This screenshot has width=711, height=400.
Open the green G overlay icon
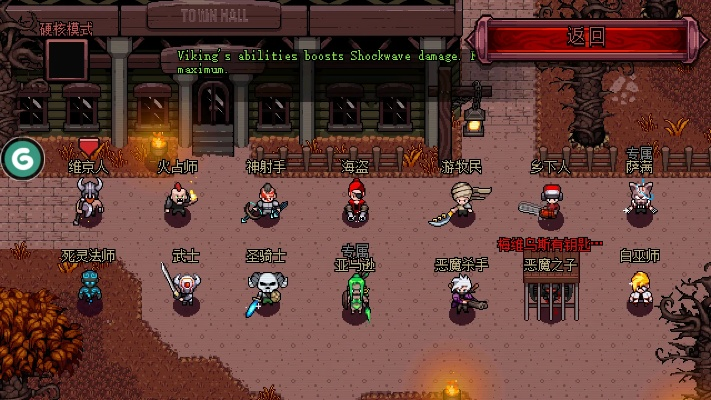(22, 158)
